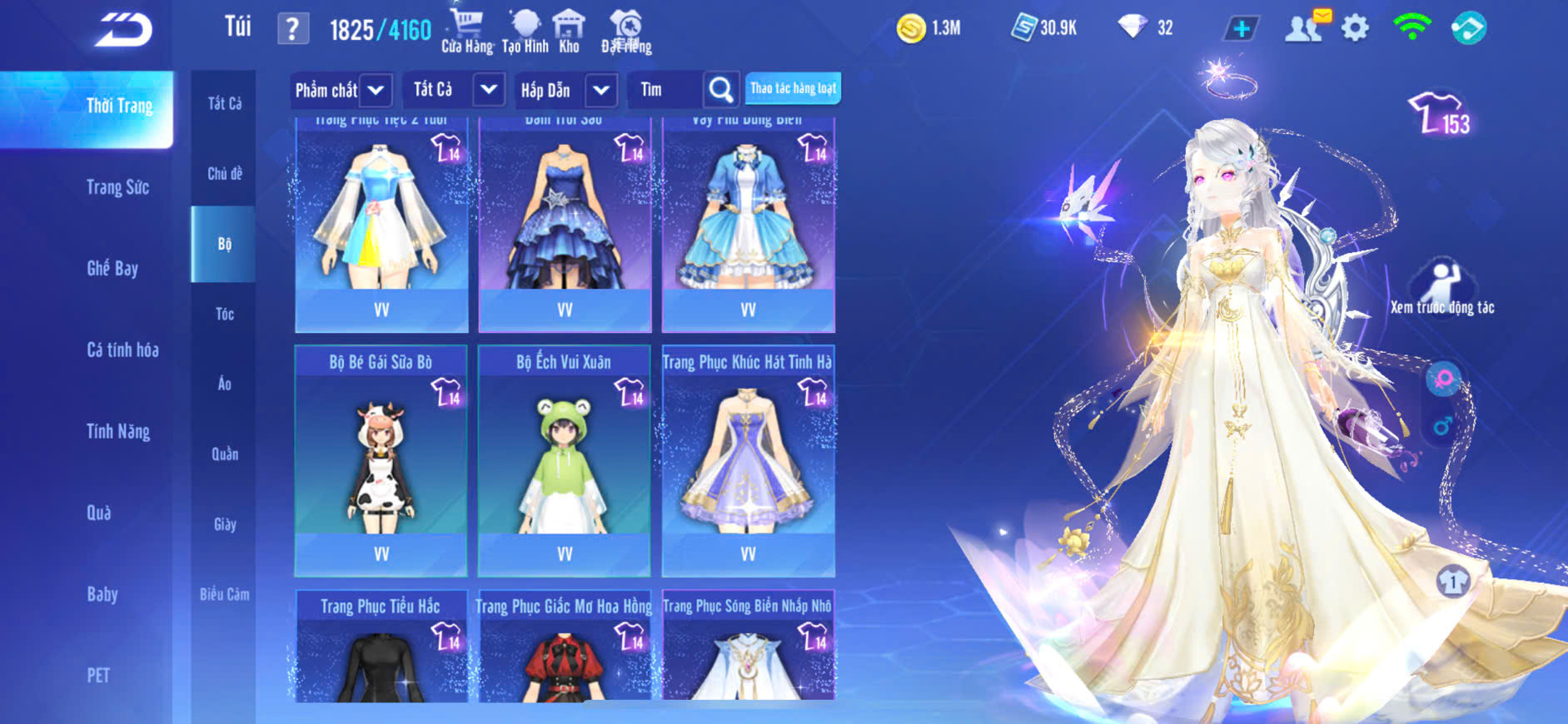Select the Giày subcategory
Screen dimensions: 1568x724
[x=225, y=524]
